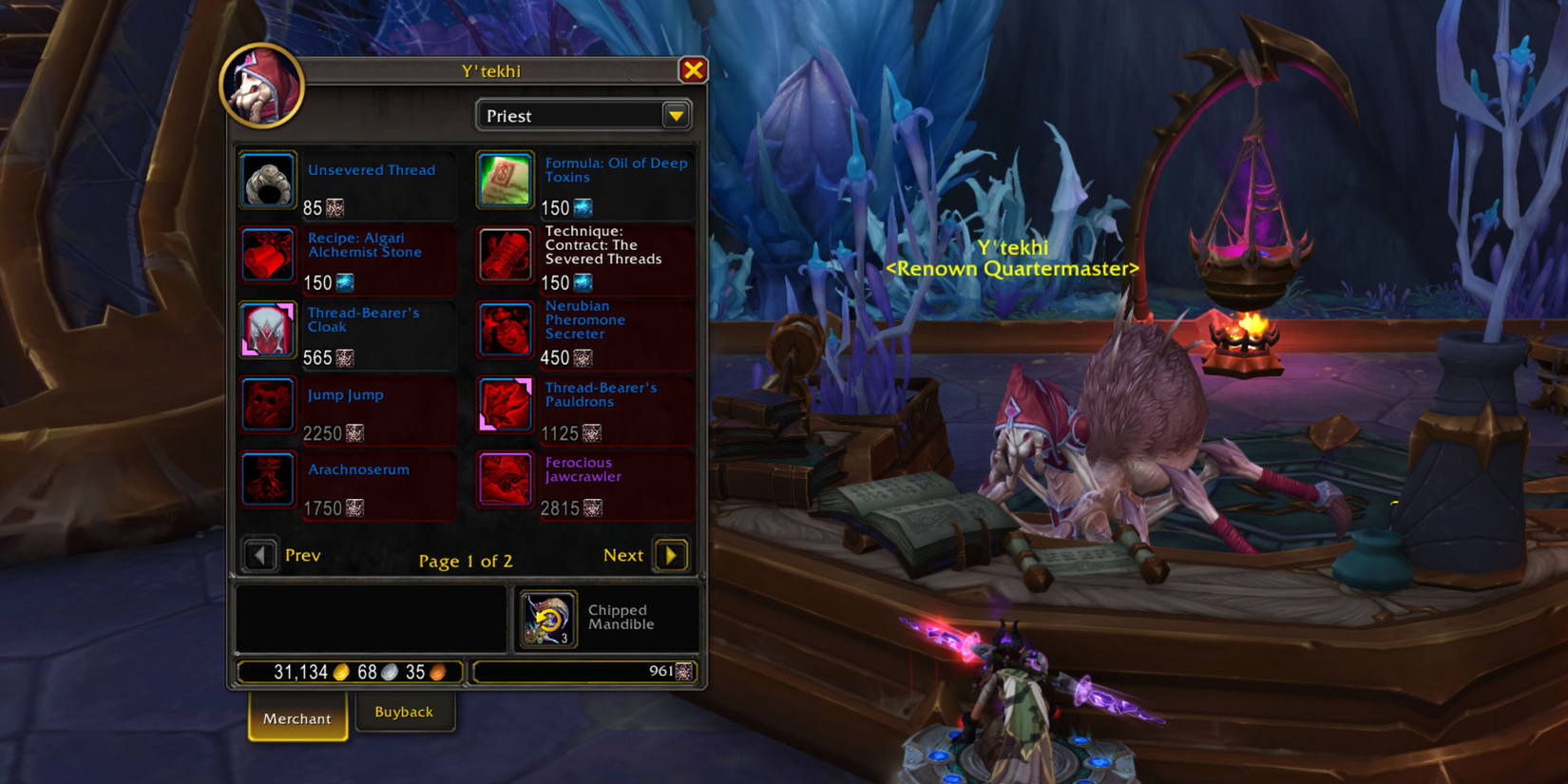Select the Recipe: Algari Alchemist Stone icon
1568x784 pixels.
pyautogui.click(x=267, y=255)
